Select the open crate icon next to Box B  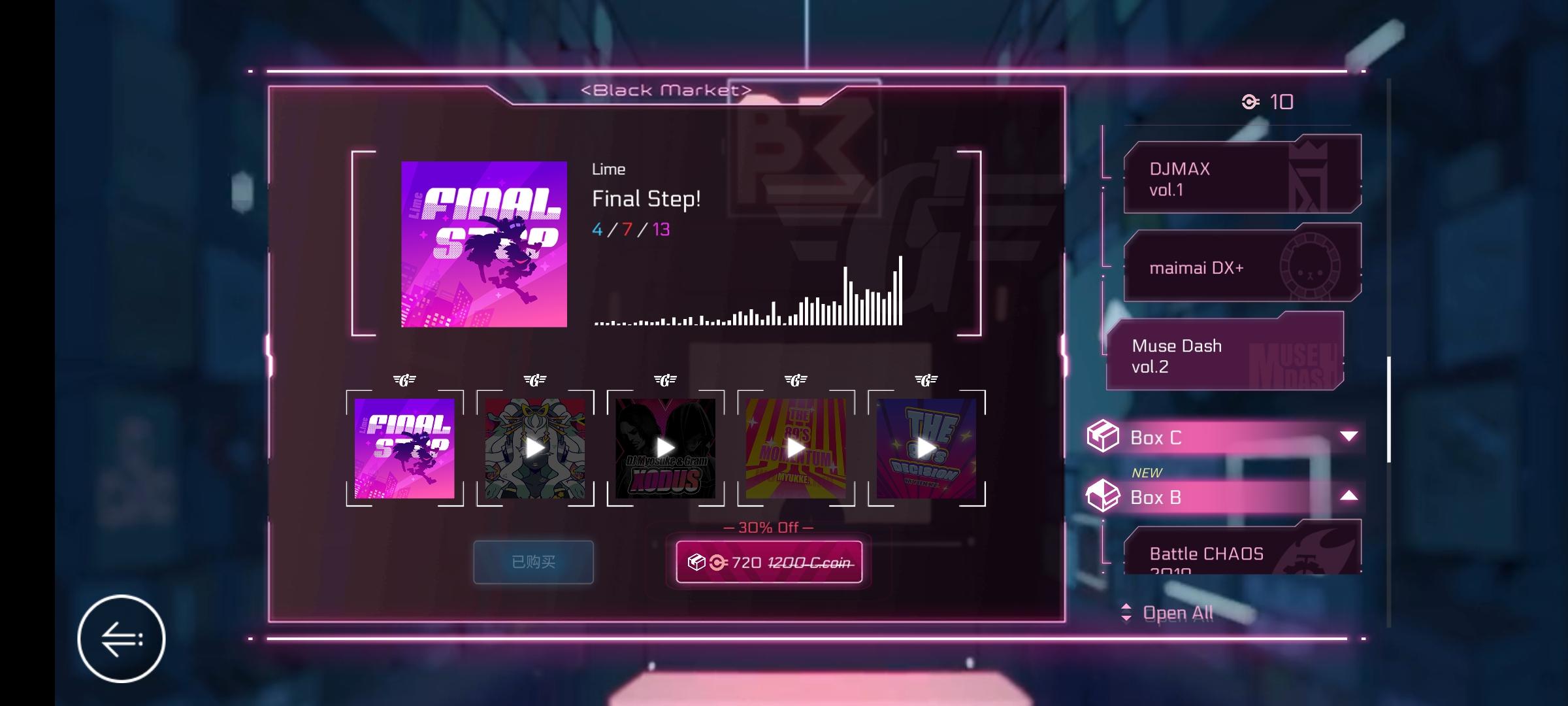[x=1104, y=496]
